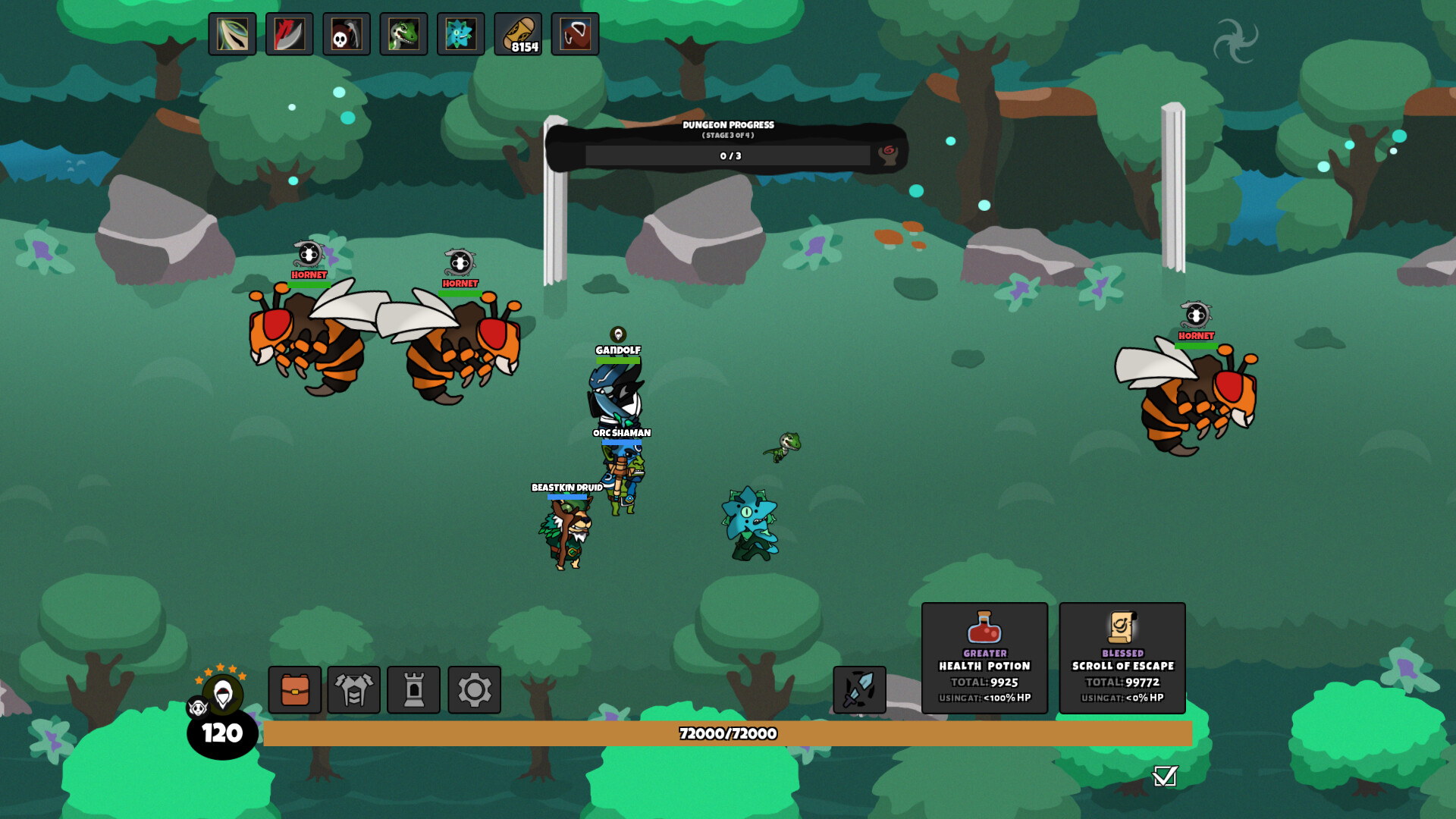Toggle the Blessed Scroll of Escape panel
Viewport: 1456px width, 819px height.
1122,657
